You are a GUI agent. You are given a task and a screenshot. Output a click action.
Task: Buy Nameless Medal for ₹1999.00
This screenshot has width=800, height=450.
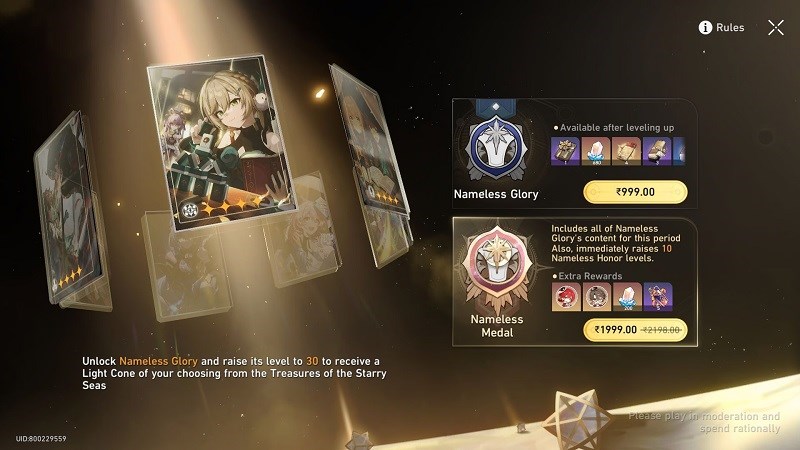[635, 329]
